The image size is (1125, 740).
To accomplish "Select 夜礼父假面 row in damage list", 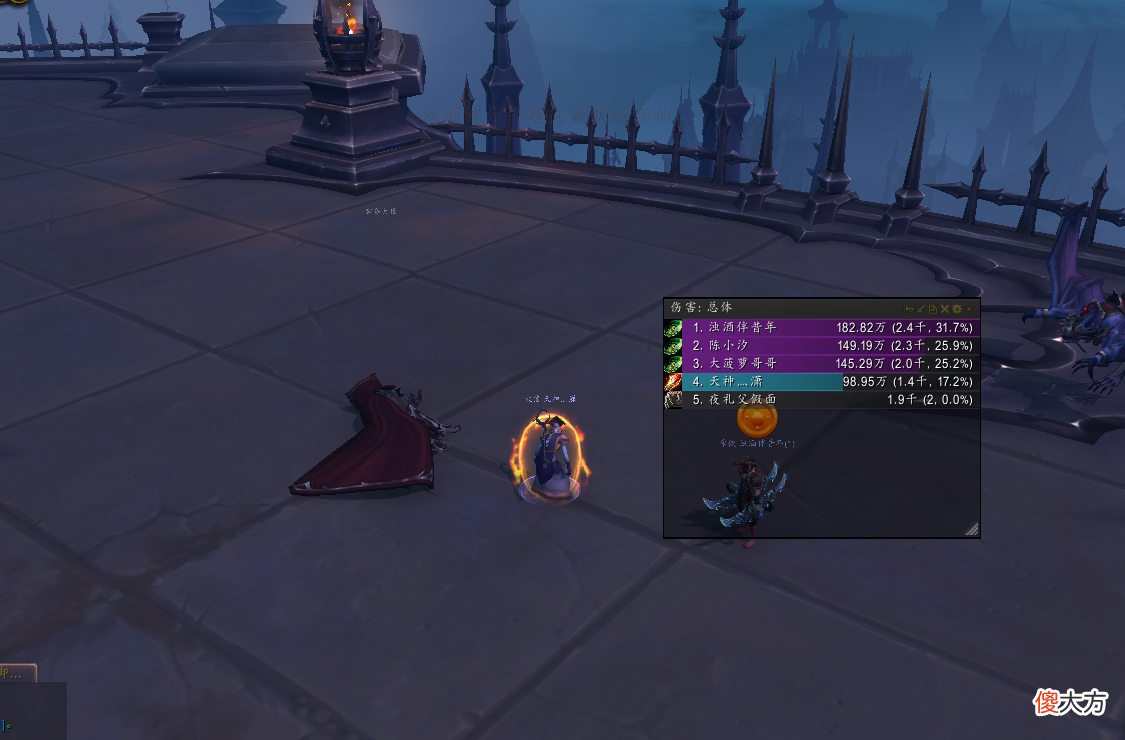I will point(820,399).
